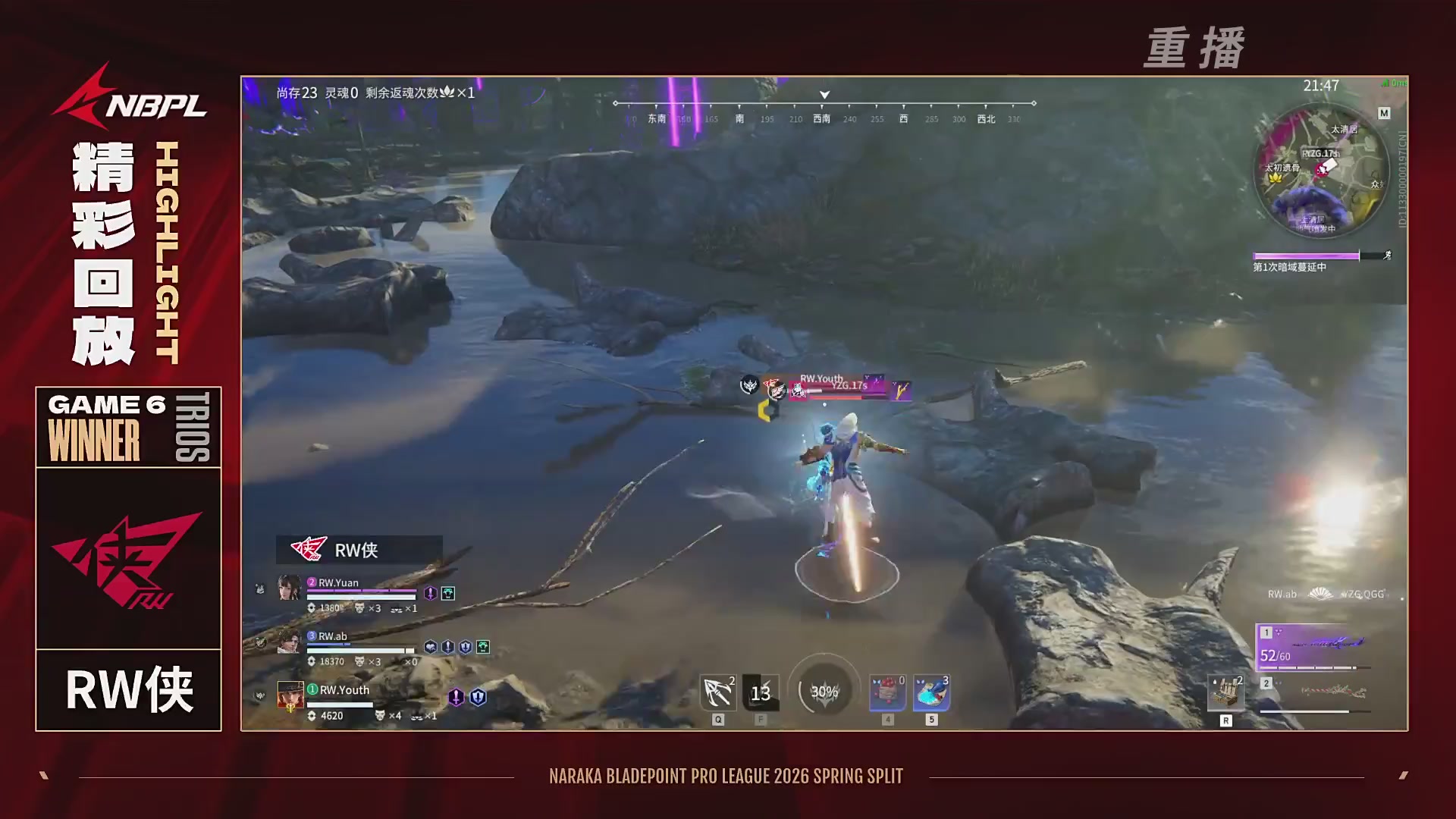The height and width of the screenshot is (819, 1456).
Task: Switch to the second weapon slot
Action: coord(1316,694)
